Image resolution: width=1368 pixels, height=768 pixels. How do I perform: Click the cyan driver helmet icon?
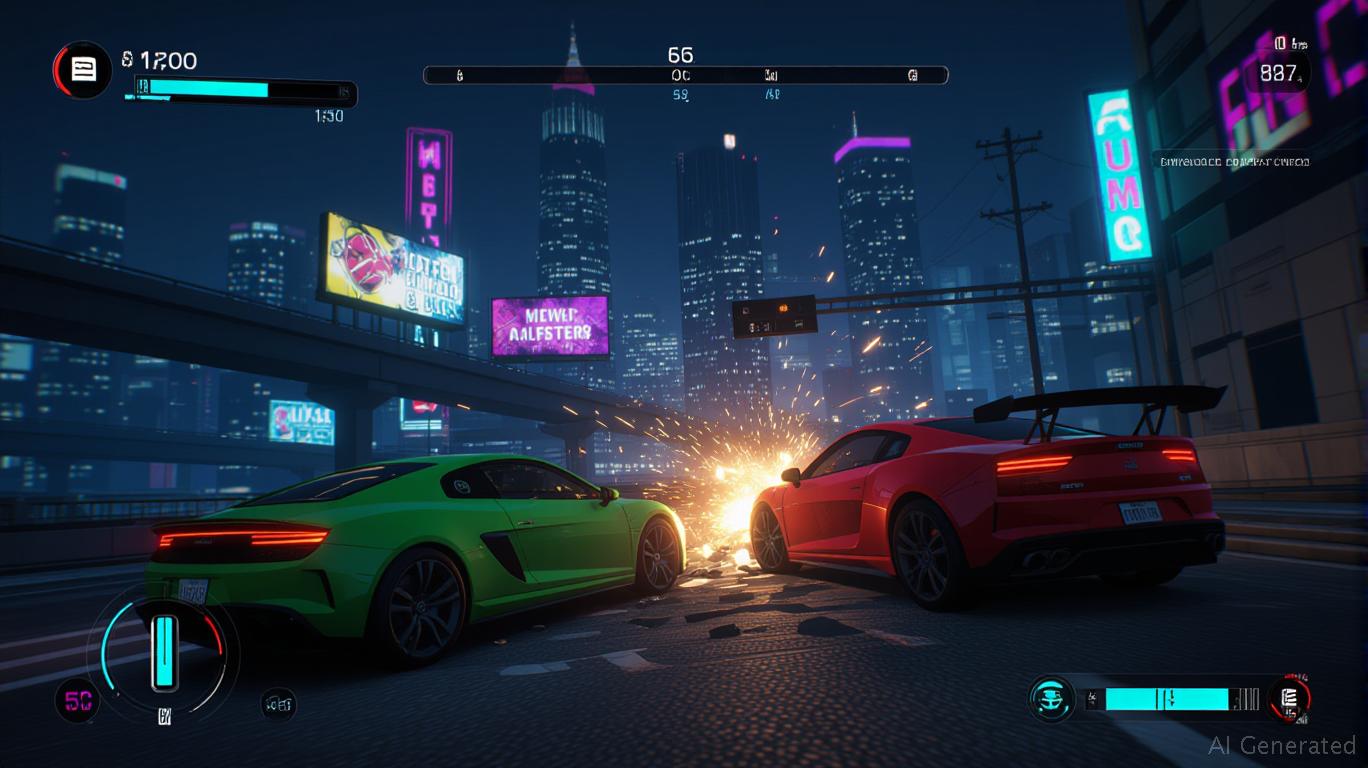pyautogui.click(x=1051, y=698)
